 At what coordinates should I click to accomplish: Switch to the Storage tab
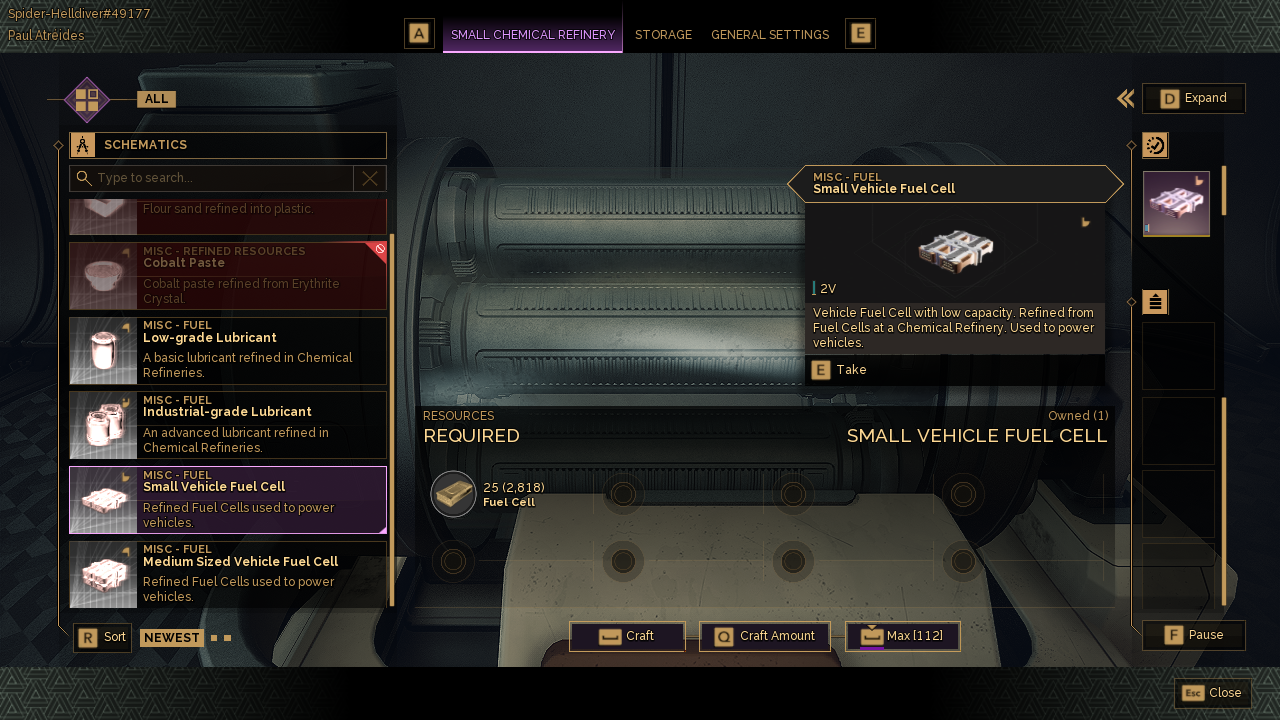pyautogui.click(x=663, y=35)
